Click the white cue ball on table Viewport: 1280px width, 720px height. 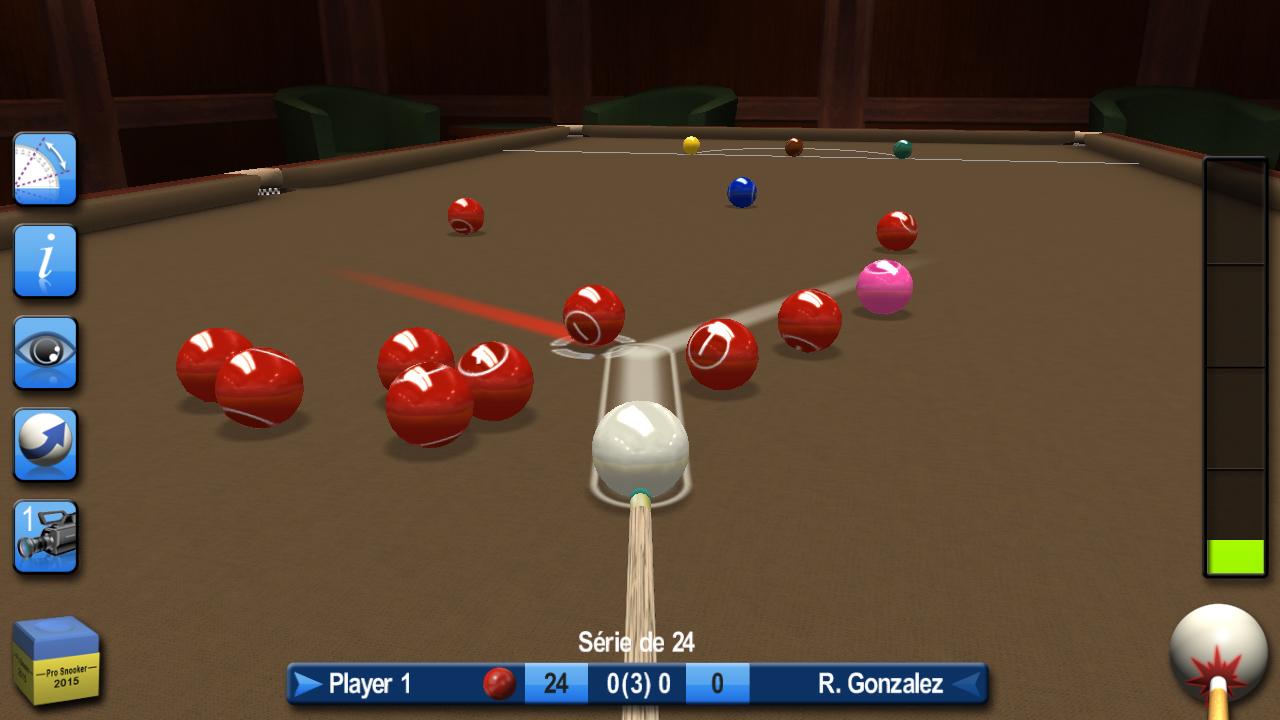[642, 447]
